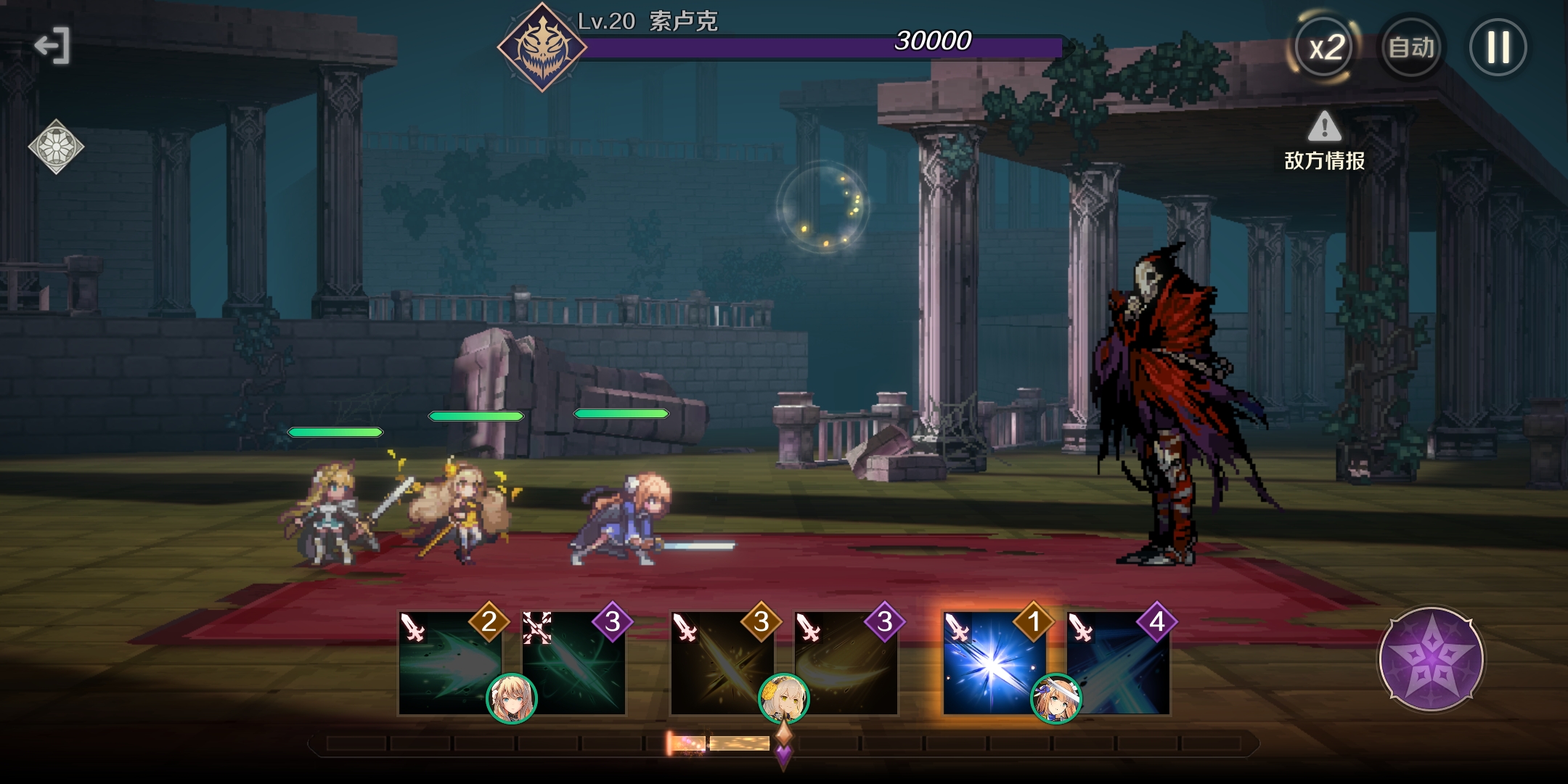
Task: Select the gold slash card with purple 3
Action: click(x=846, y=663)
